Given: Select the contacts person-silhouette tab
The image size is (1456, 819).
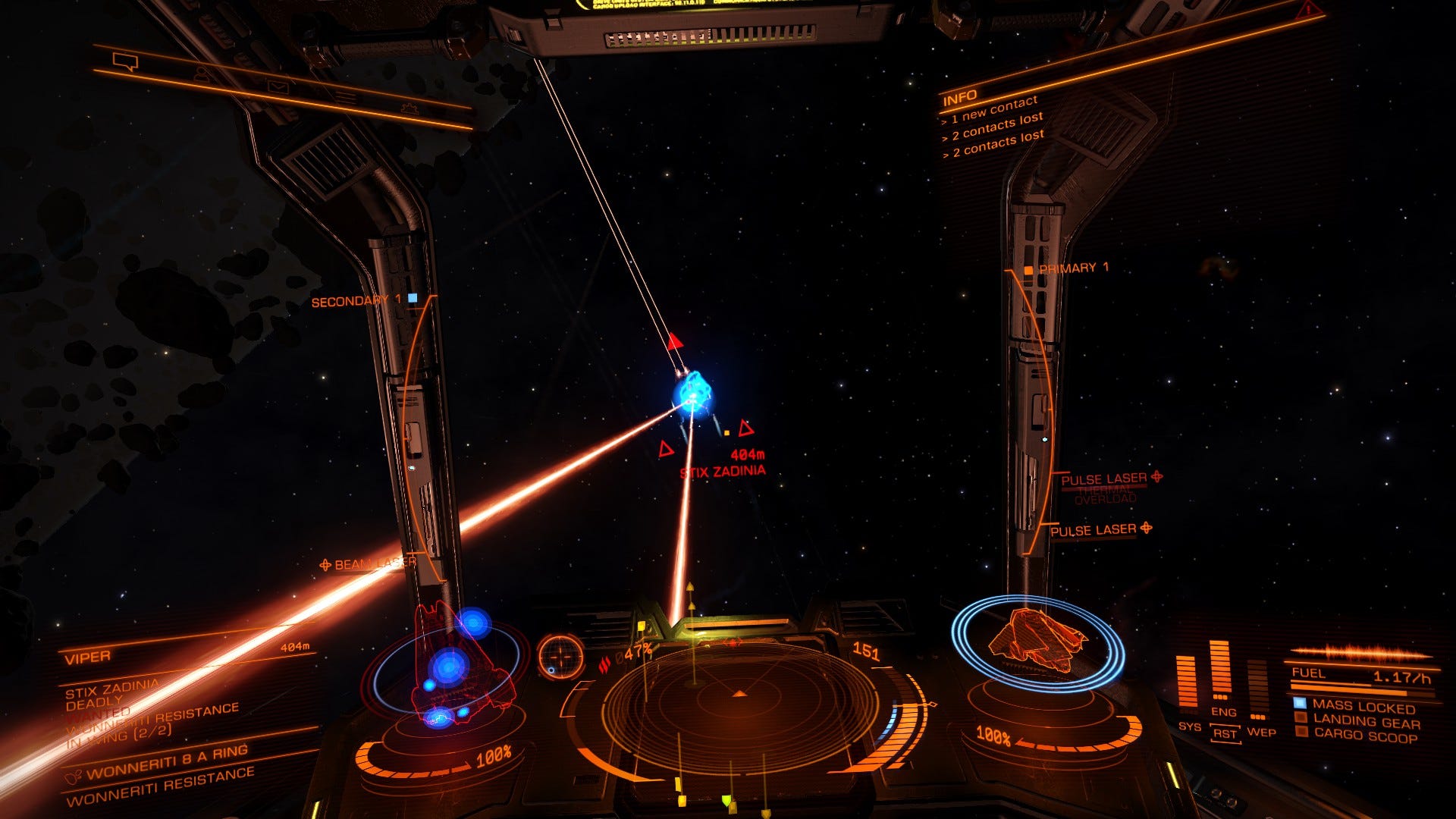Looking at the screenshot, I should point(202,74).
